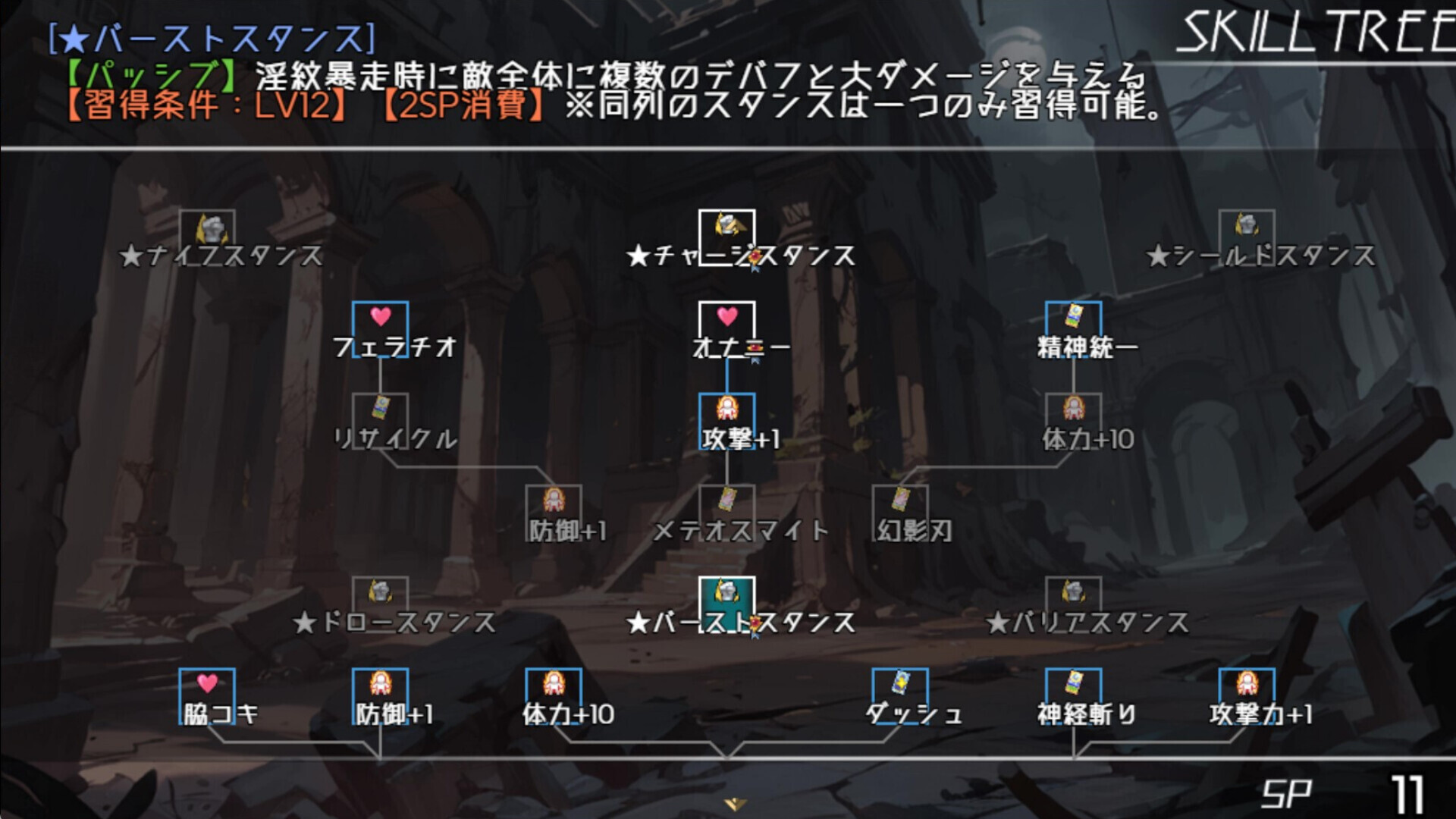The image size is (1456, 819).
Task: Select the ダッシュ skill node
Action: pos(900,688)
